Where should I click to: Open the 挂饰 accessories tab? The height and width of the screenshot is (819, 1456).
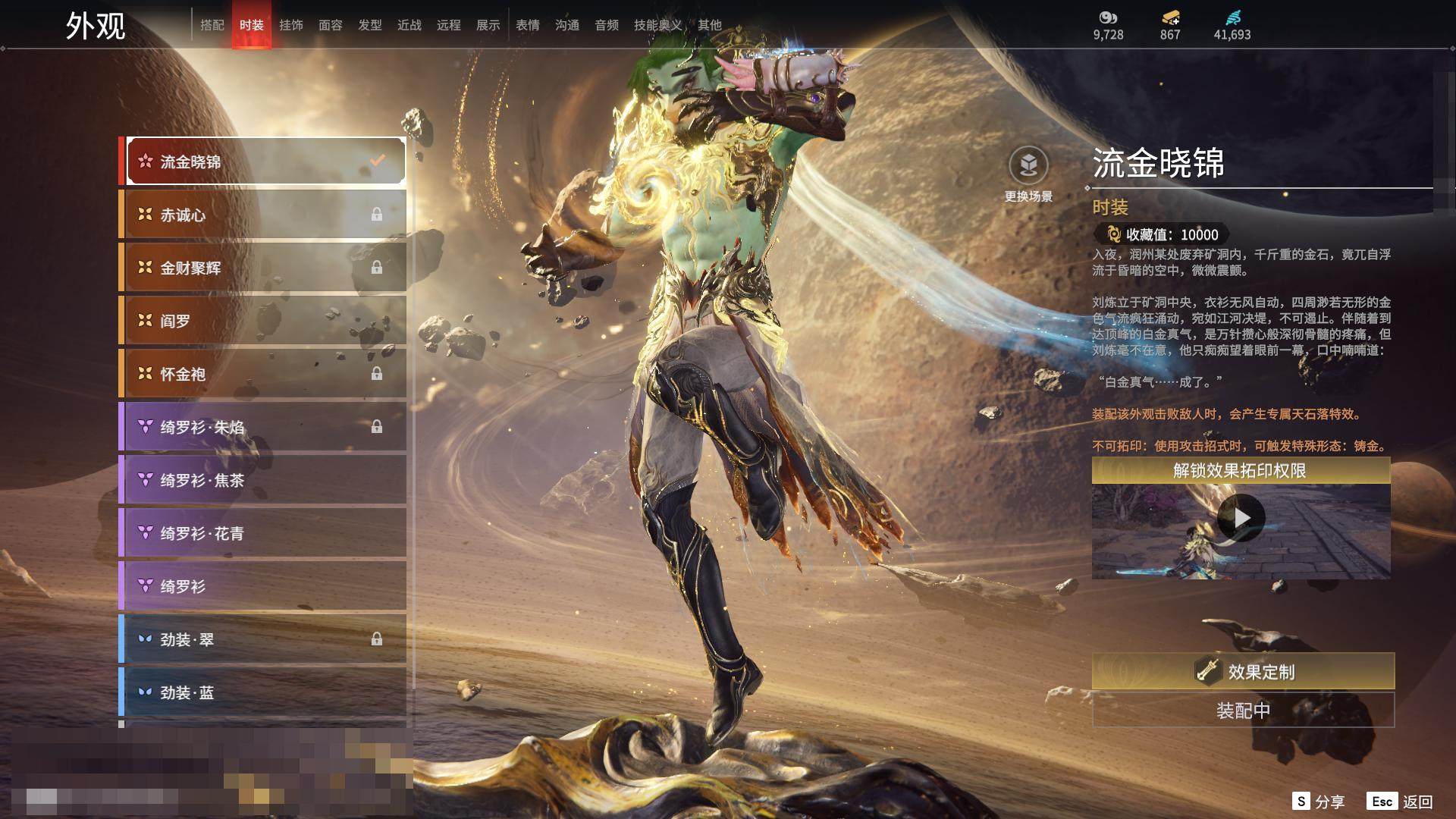[291, 25]
